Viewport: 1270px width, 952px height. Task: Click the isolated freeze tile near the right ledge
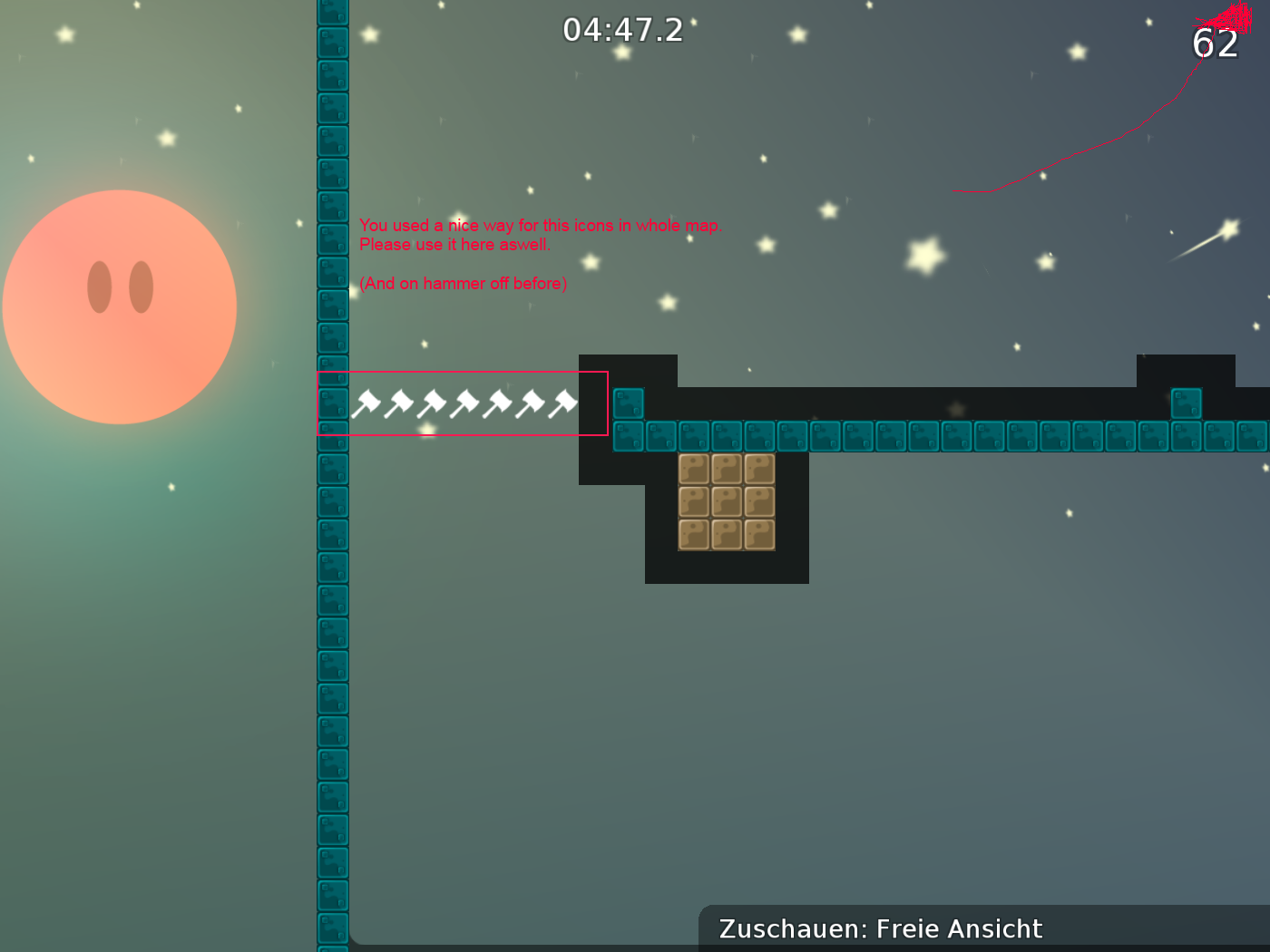(1186, 403)
